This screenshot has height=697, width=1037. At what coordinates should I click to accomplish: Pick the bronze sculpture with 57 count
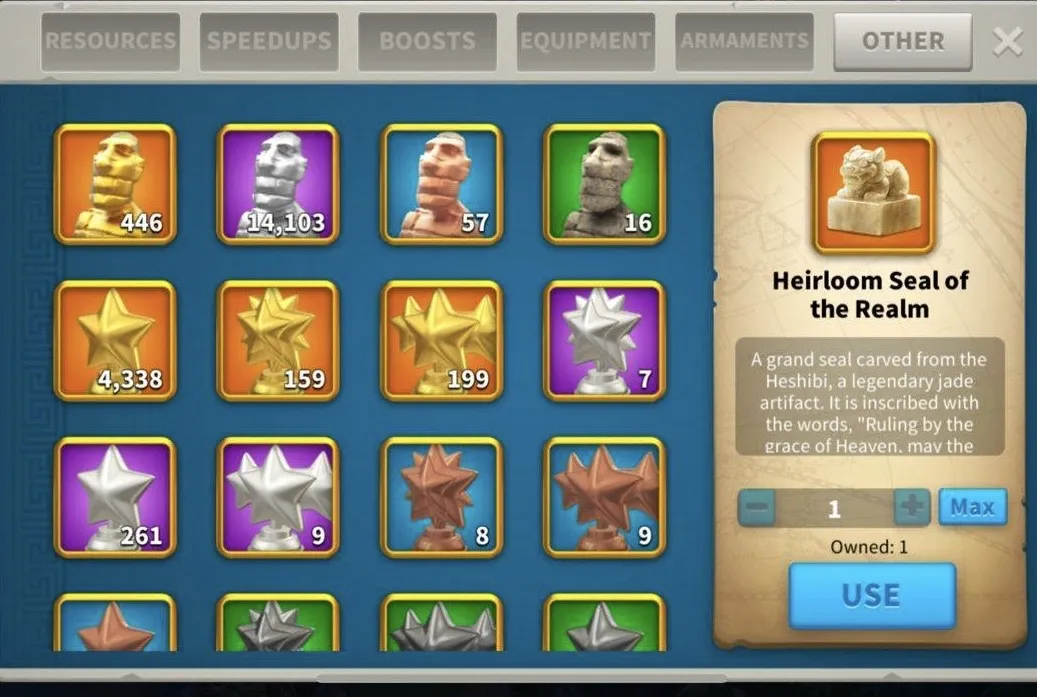click(x=442, y=184)
